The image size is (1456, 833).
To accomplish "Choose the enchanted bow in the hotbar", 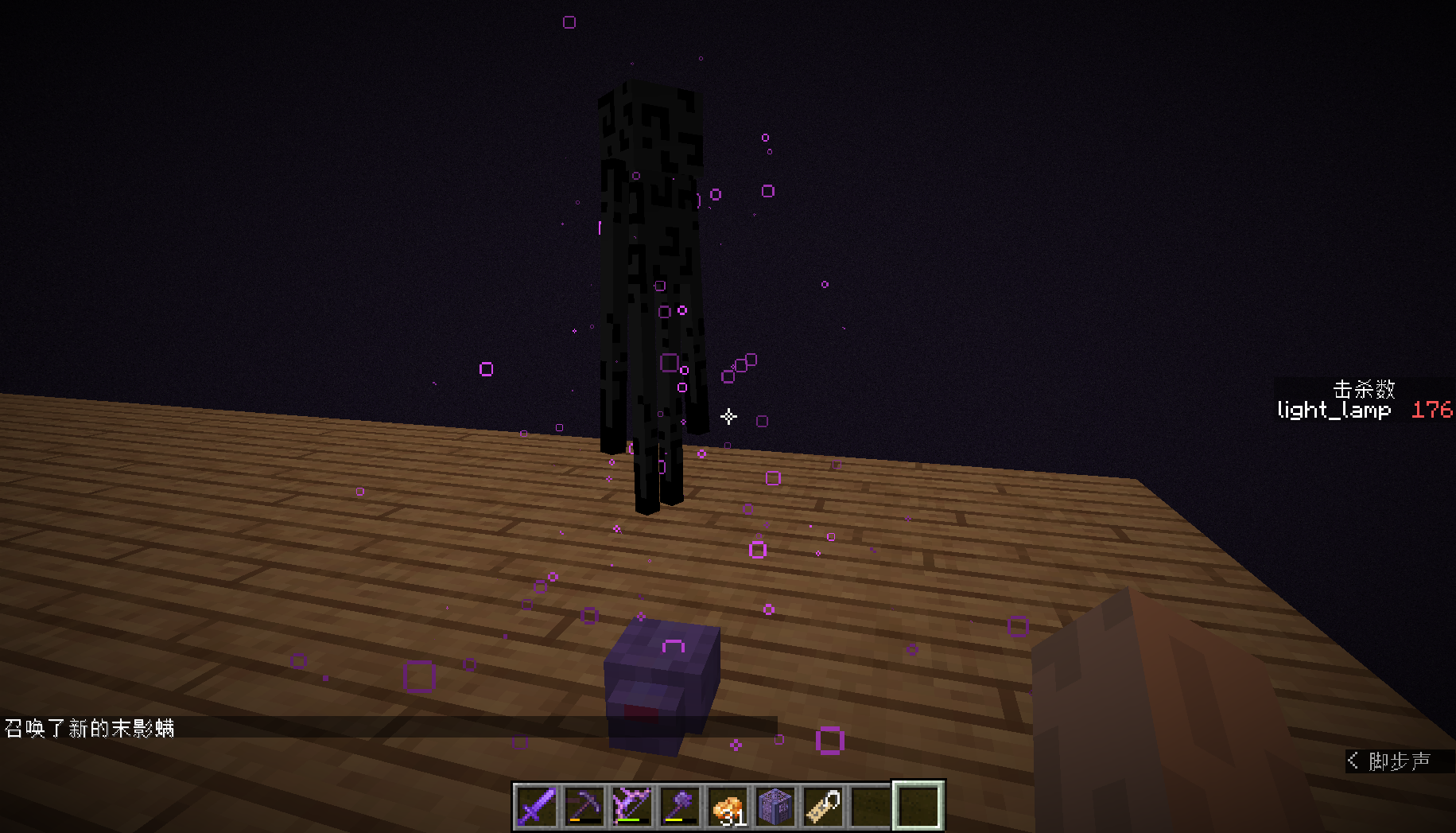I will [632, 806].
